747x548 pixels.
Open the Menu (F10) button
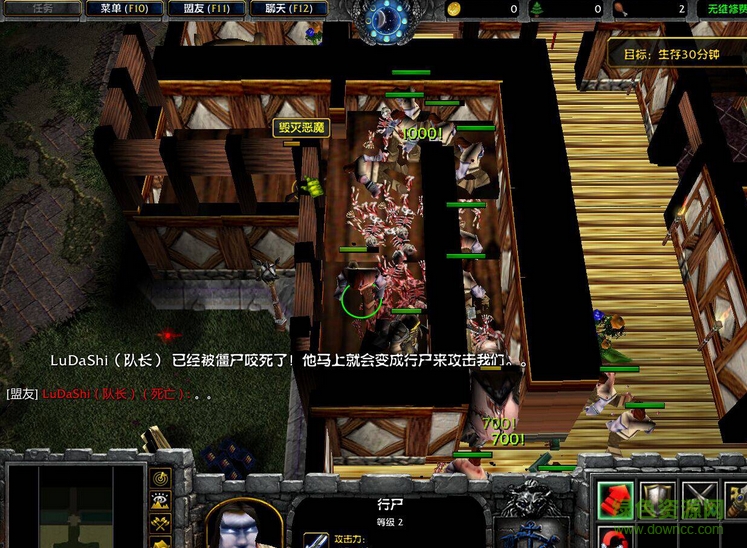click(124, 8)
